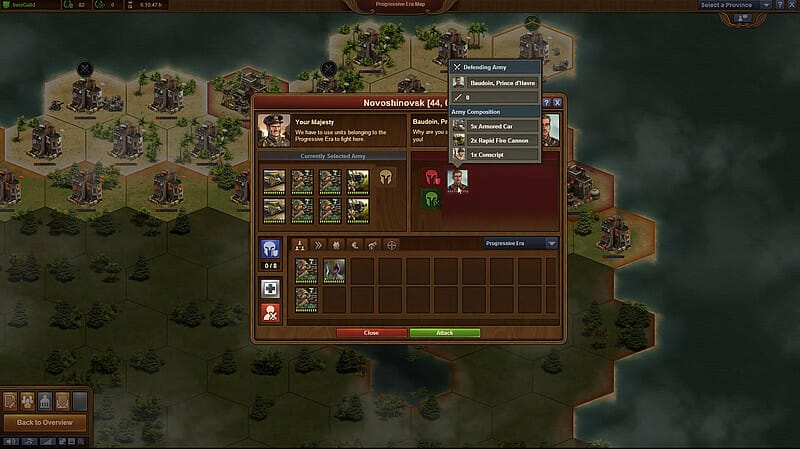Filter units by the crosshair ranged tab
The image size is (800, 449).
tap(391, 243)
